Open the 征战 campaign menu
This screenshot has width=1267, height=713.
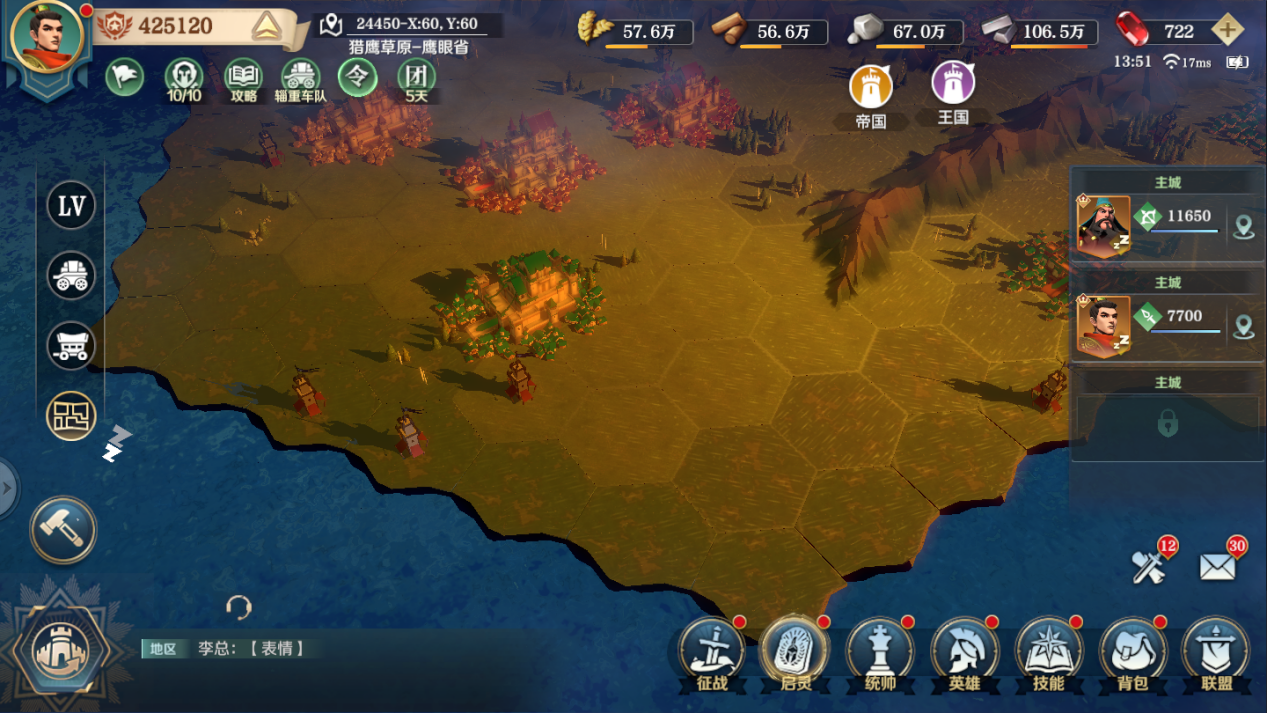coord(711,652)
